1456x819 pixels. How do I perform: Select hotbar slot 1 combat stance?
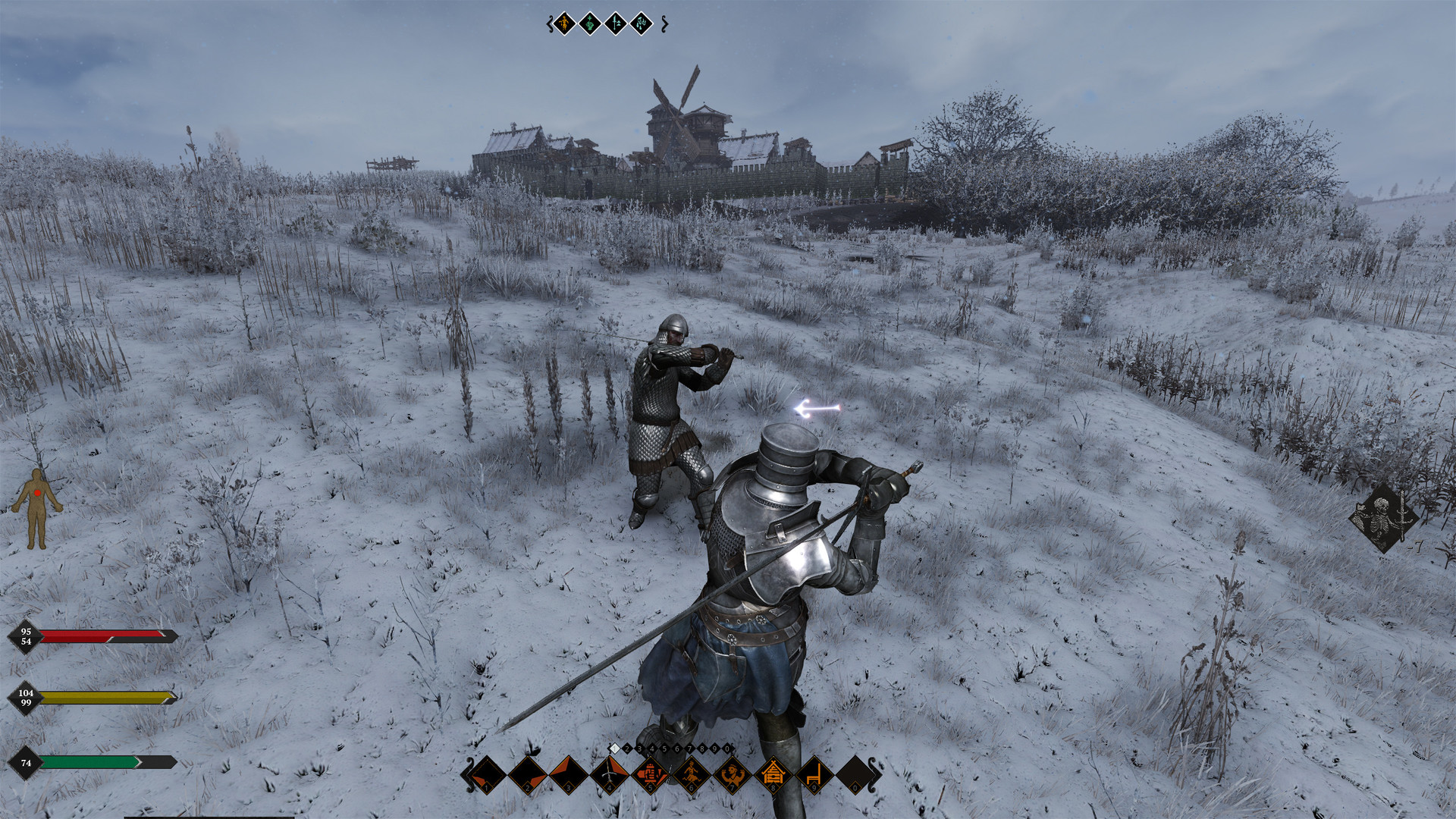(x=488, y=774)
